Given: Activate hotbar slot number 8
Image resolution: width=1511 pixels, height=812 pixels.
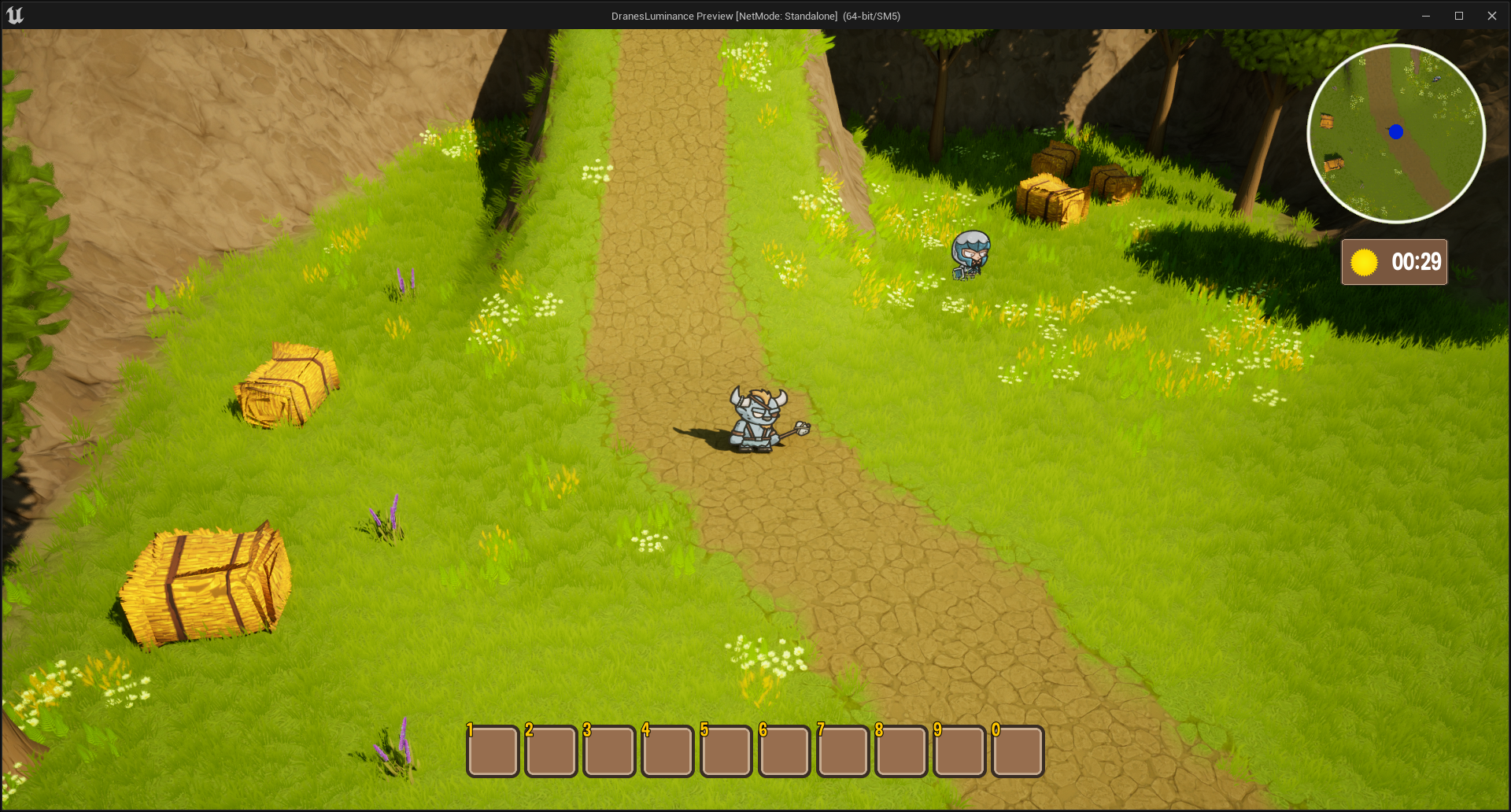Looking at the screenshot, I should pos(901,751).
